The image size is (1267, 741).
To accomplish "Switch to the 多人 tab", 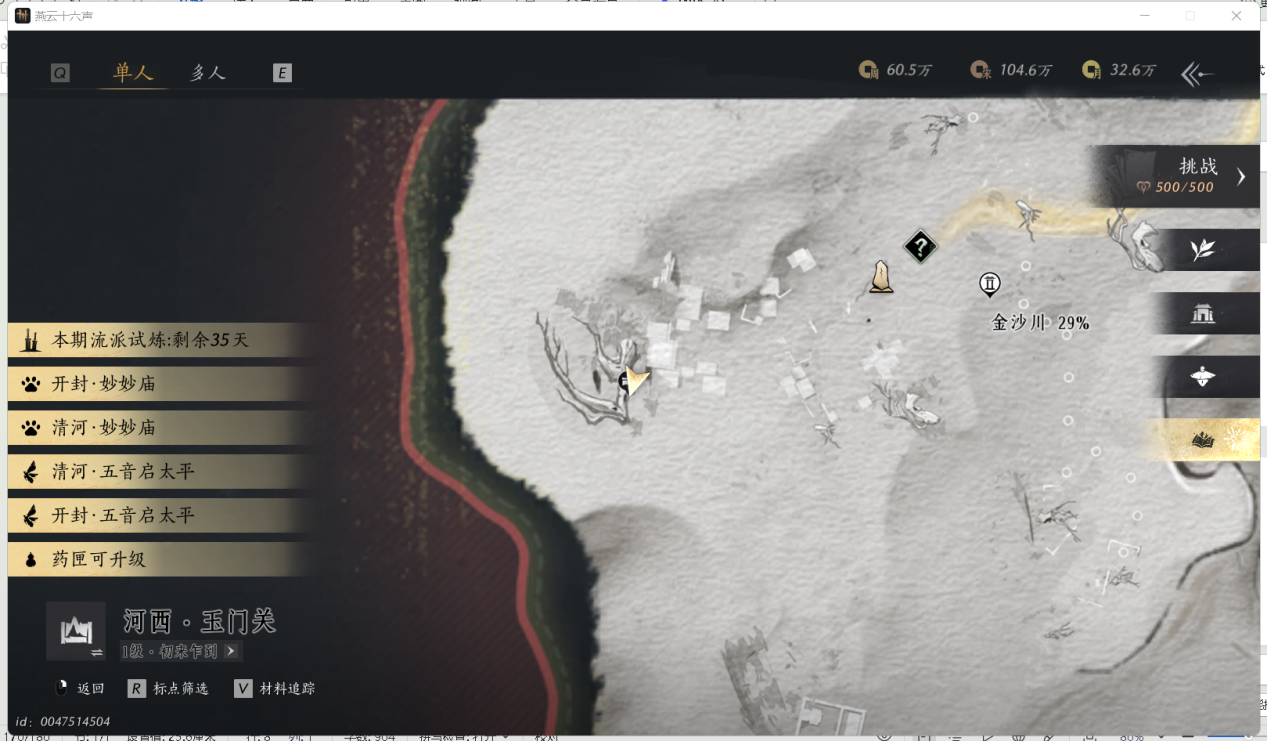I will [x=208, y=73].
